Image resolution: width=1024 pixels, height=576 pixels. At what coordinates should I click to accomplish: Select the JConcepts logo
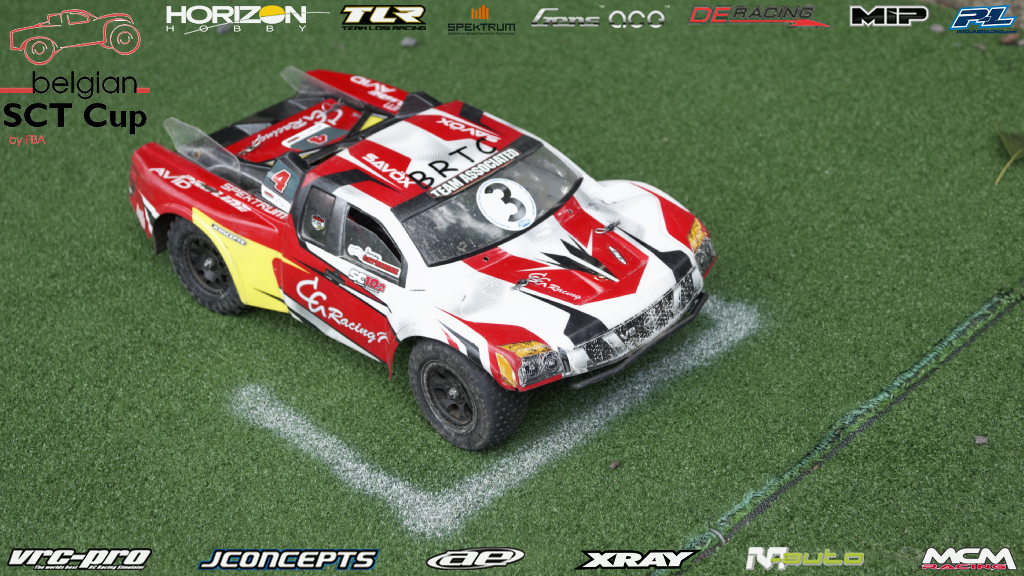tap(288, 559)
